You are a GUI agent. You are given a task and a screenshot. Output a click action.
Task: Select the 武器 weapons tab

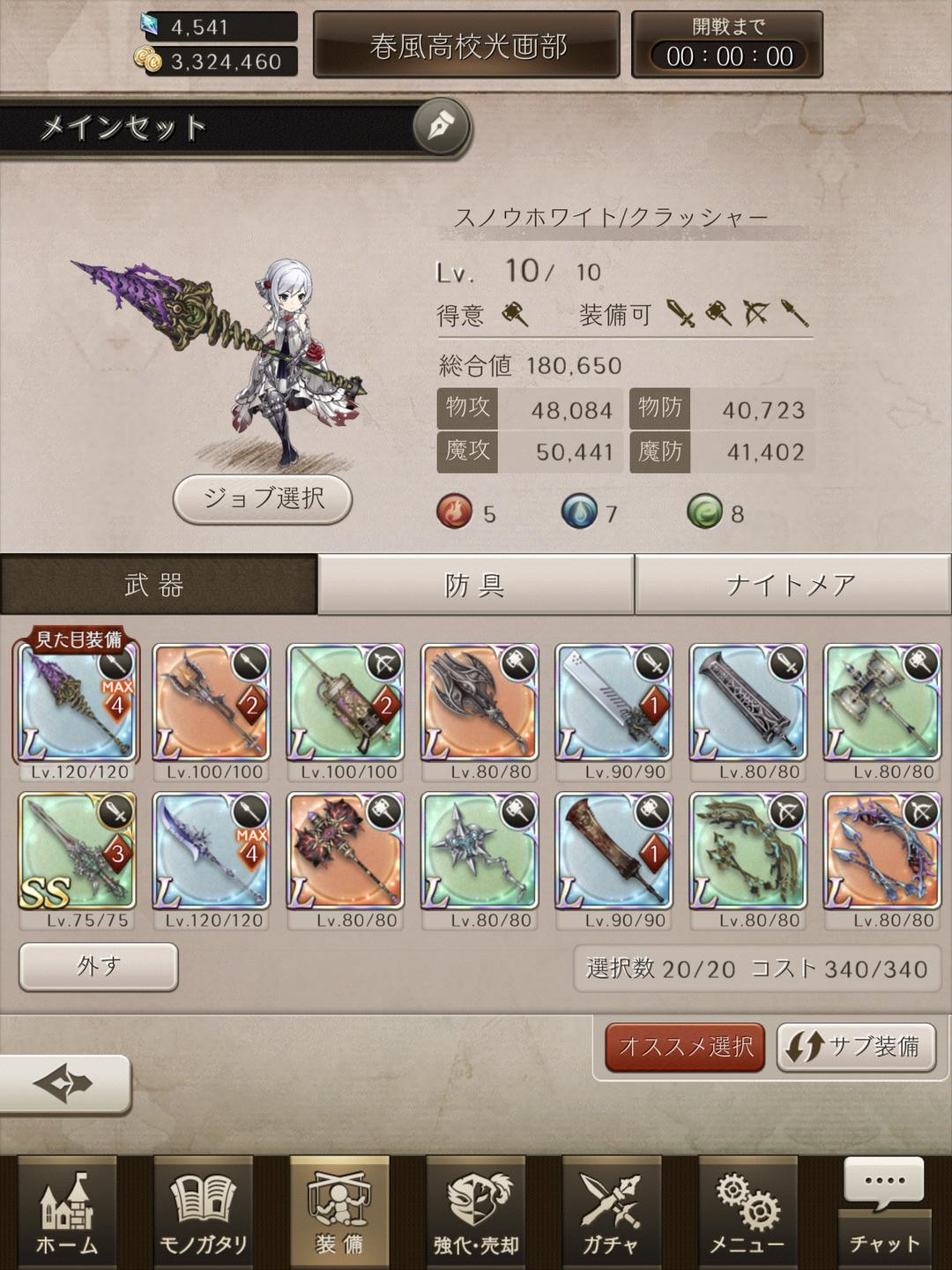(x=157, y=585)
